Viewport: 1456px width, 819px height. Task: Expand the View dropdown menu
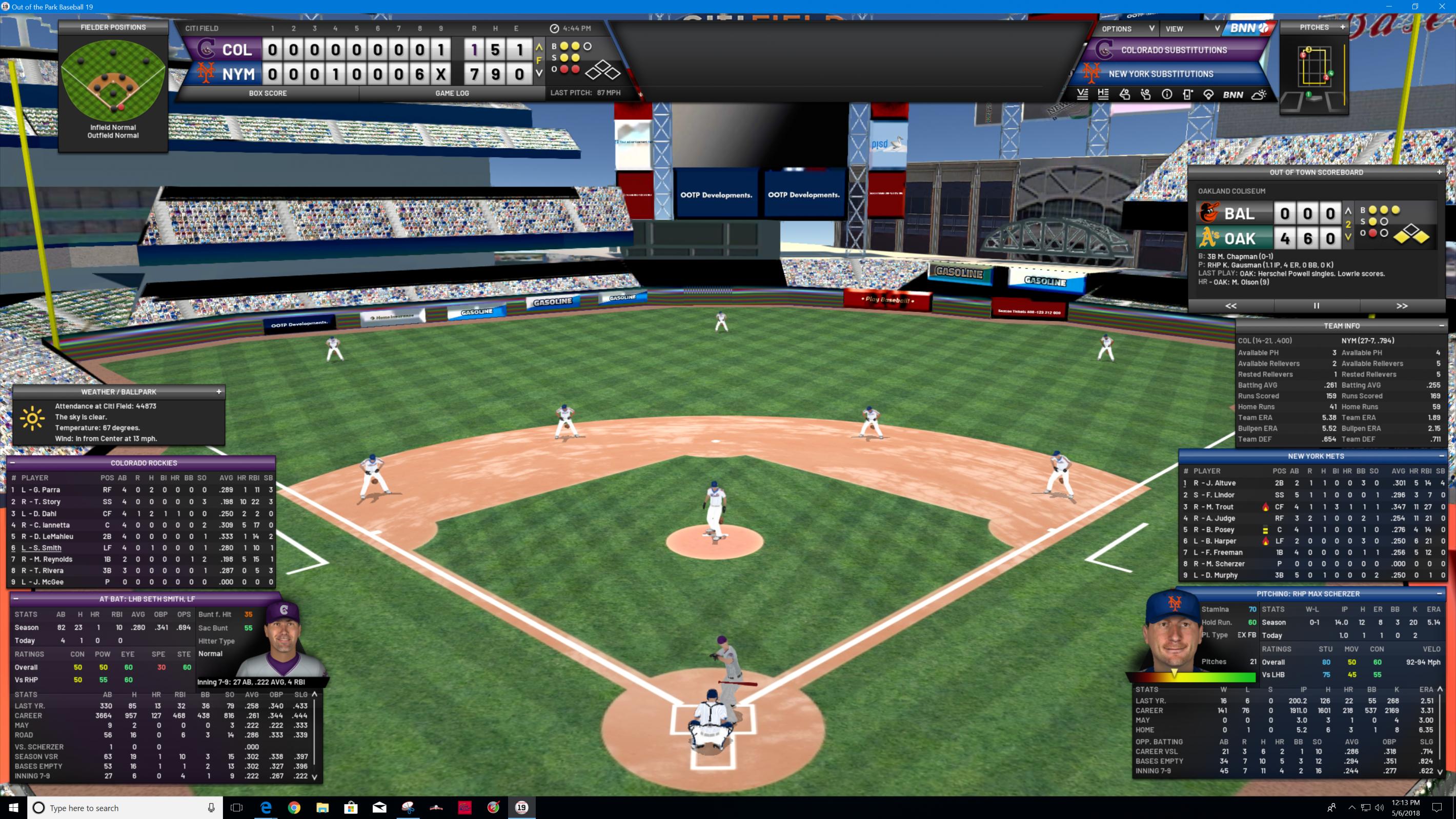[1191, 29]
